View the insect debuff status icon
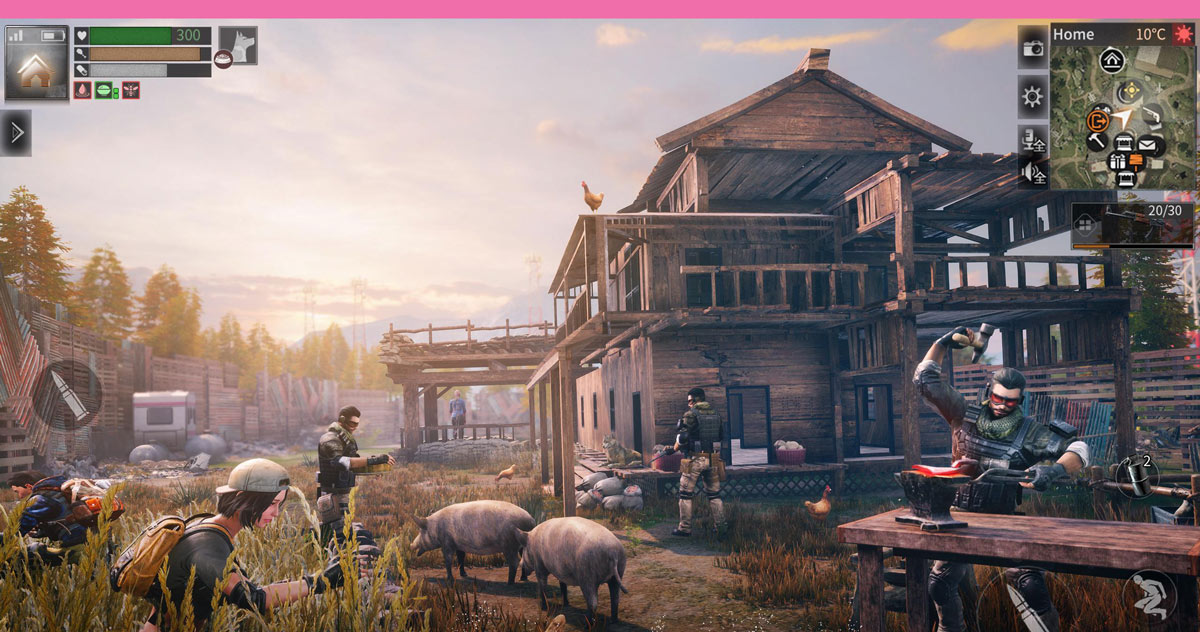Screen dimensions: 1200x632 click(131, 90)
